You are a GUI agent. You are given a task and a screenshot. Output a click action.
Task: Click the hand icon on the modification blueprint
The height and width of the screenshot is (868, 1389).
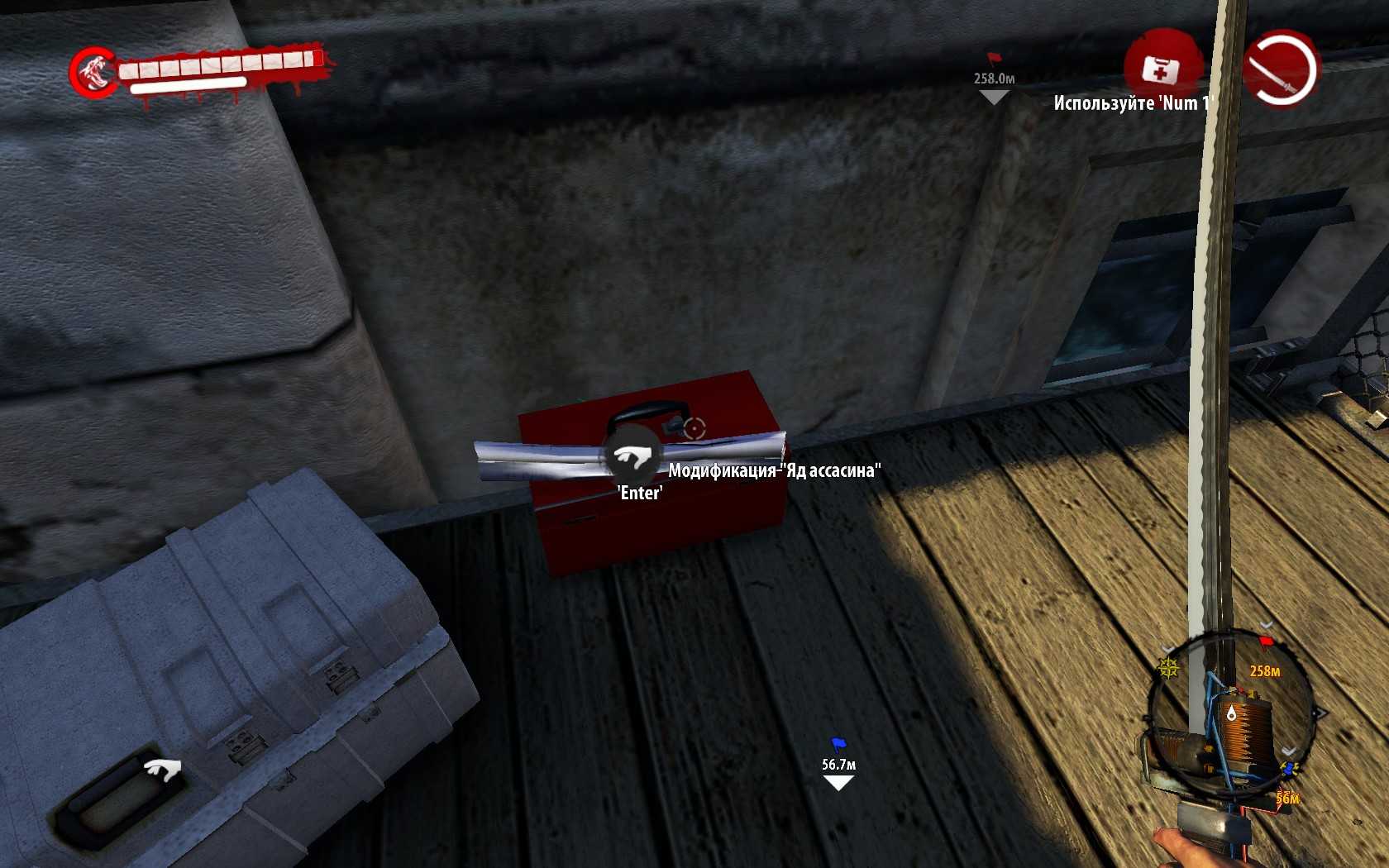tap(633, 455)
